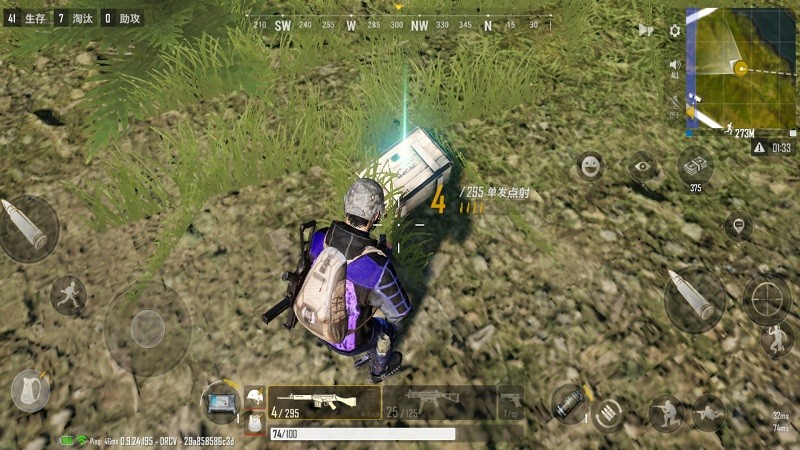
Task: Tap the eye free-look button
Action: pyautogui.click(x=643, y=166)
